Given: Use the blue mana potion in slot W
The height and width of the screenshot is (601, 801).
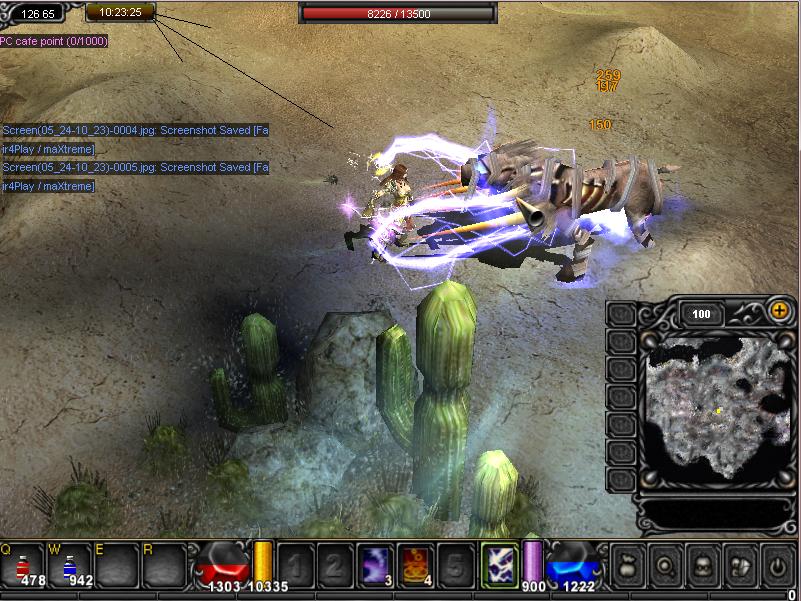Looking at the screenshot, I should 69,564.
